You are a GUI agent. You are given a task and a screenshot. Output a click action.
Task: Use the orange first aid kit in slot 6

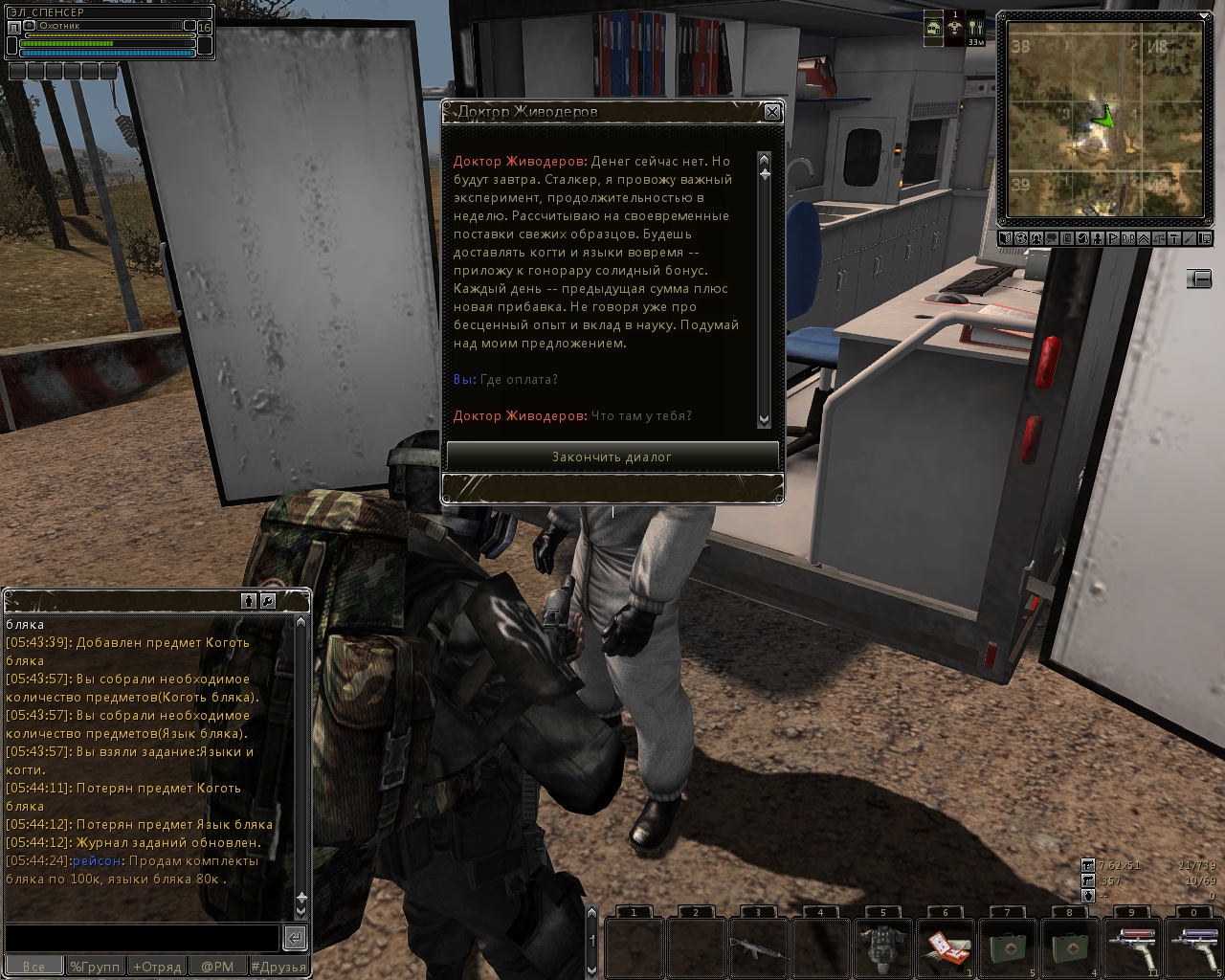coord(945,947)
